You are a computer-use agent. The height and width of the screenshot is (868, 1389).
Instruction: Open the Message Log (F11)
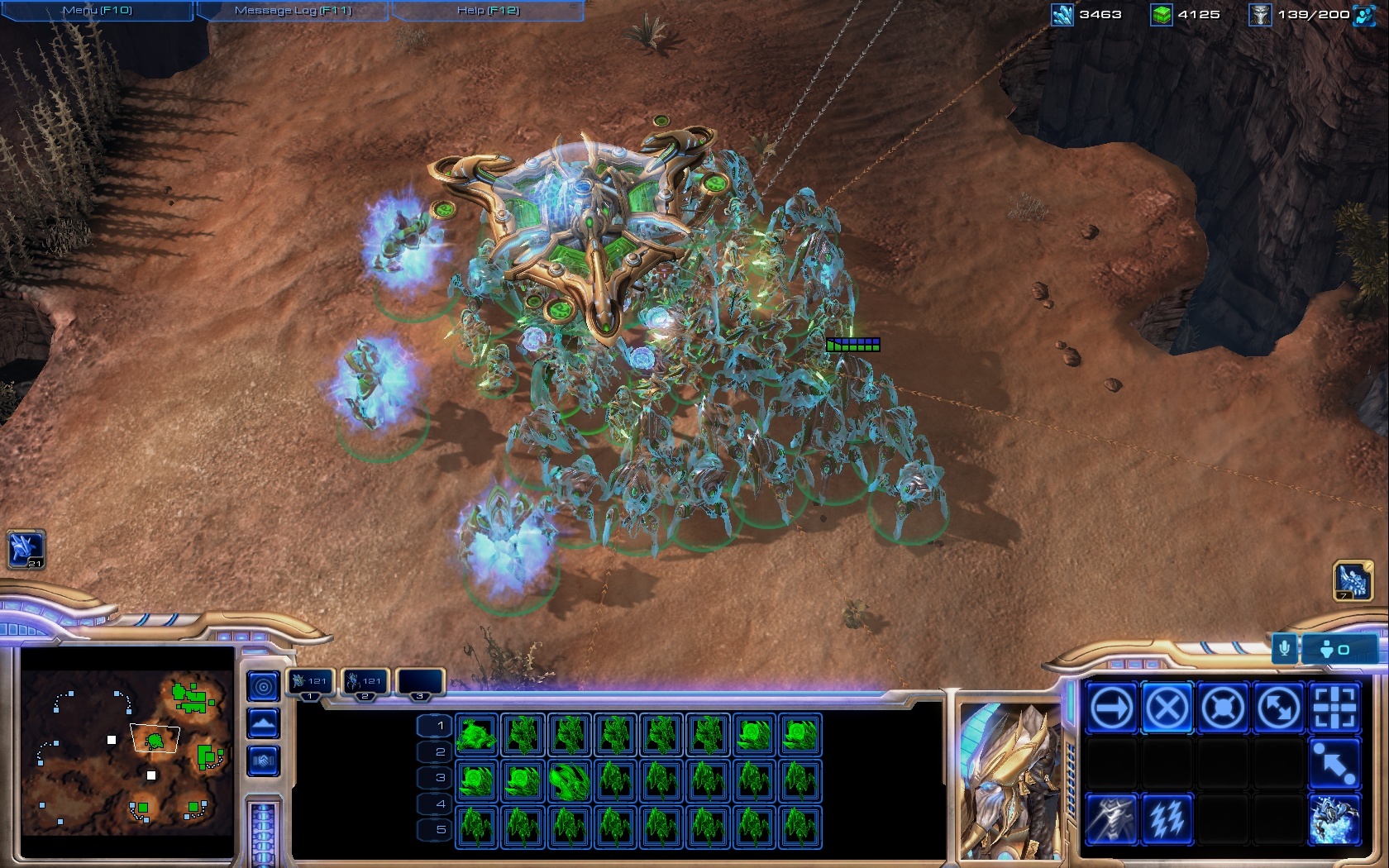point(293,11)
